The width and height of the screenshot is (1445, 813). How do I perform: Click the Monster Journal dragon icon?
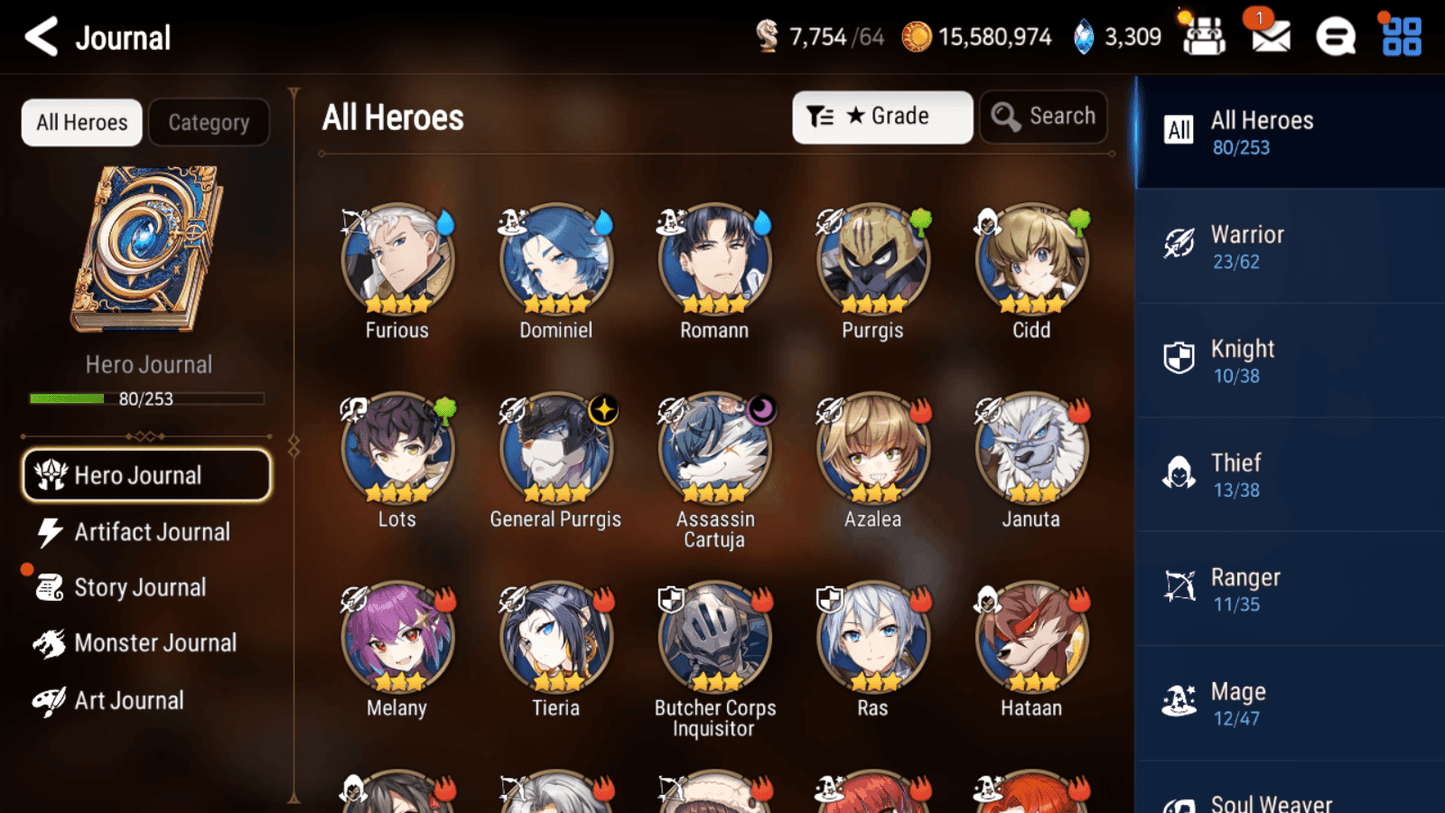pos(49,643)
